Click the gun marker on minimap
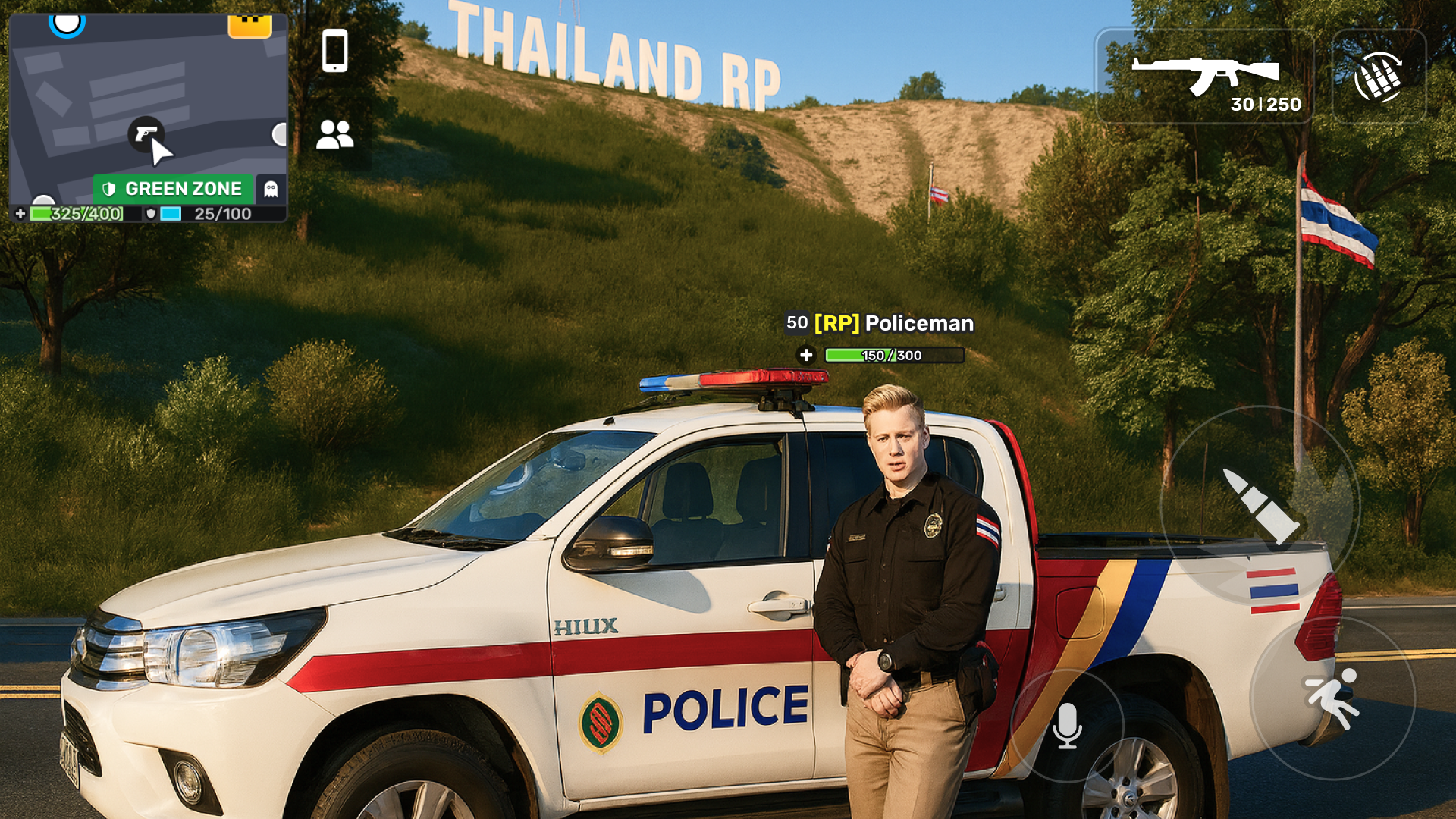Image resolution: width=1456 pixels, height=819 pixels. click(x=146, y=134)
